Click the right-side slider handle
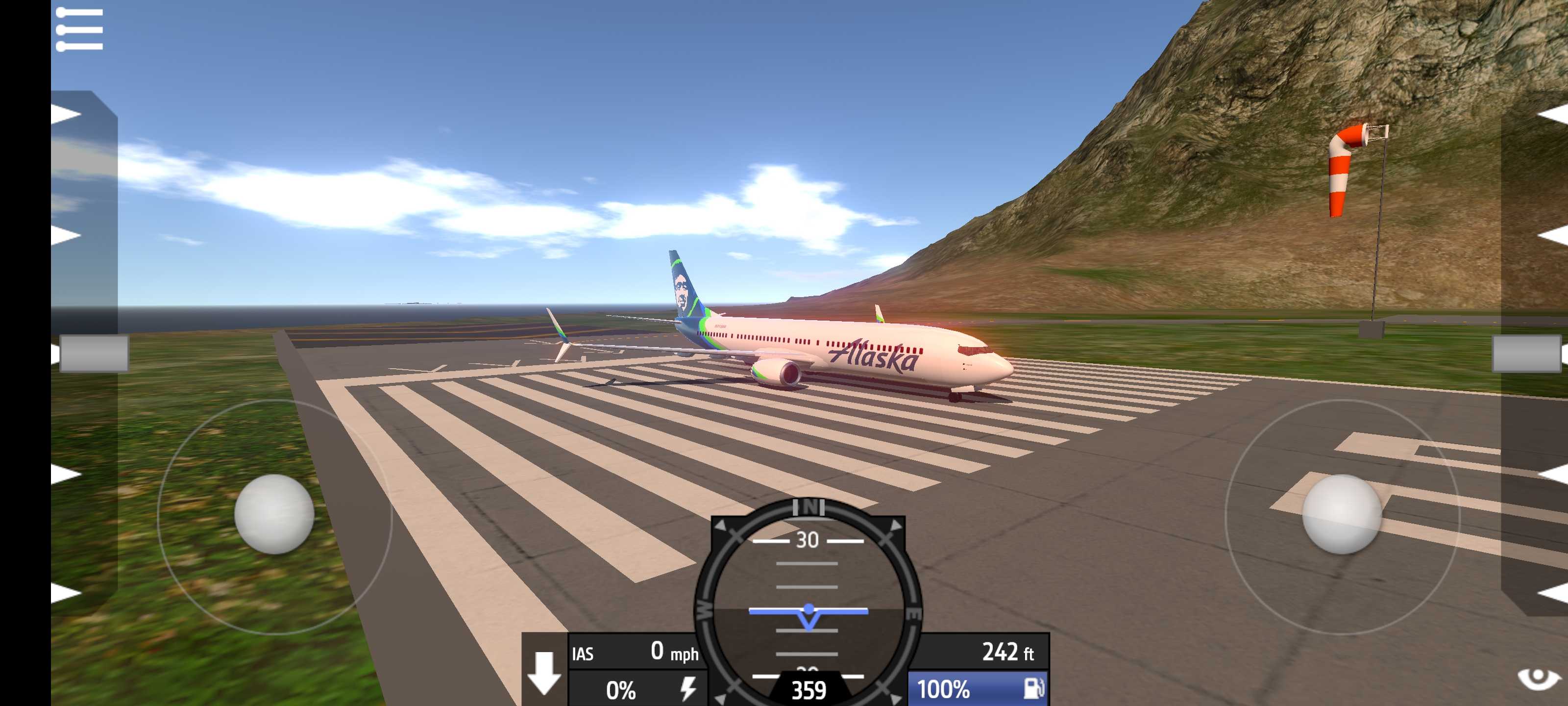 pos(1527,353)
